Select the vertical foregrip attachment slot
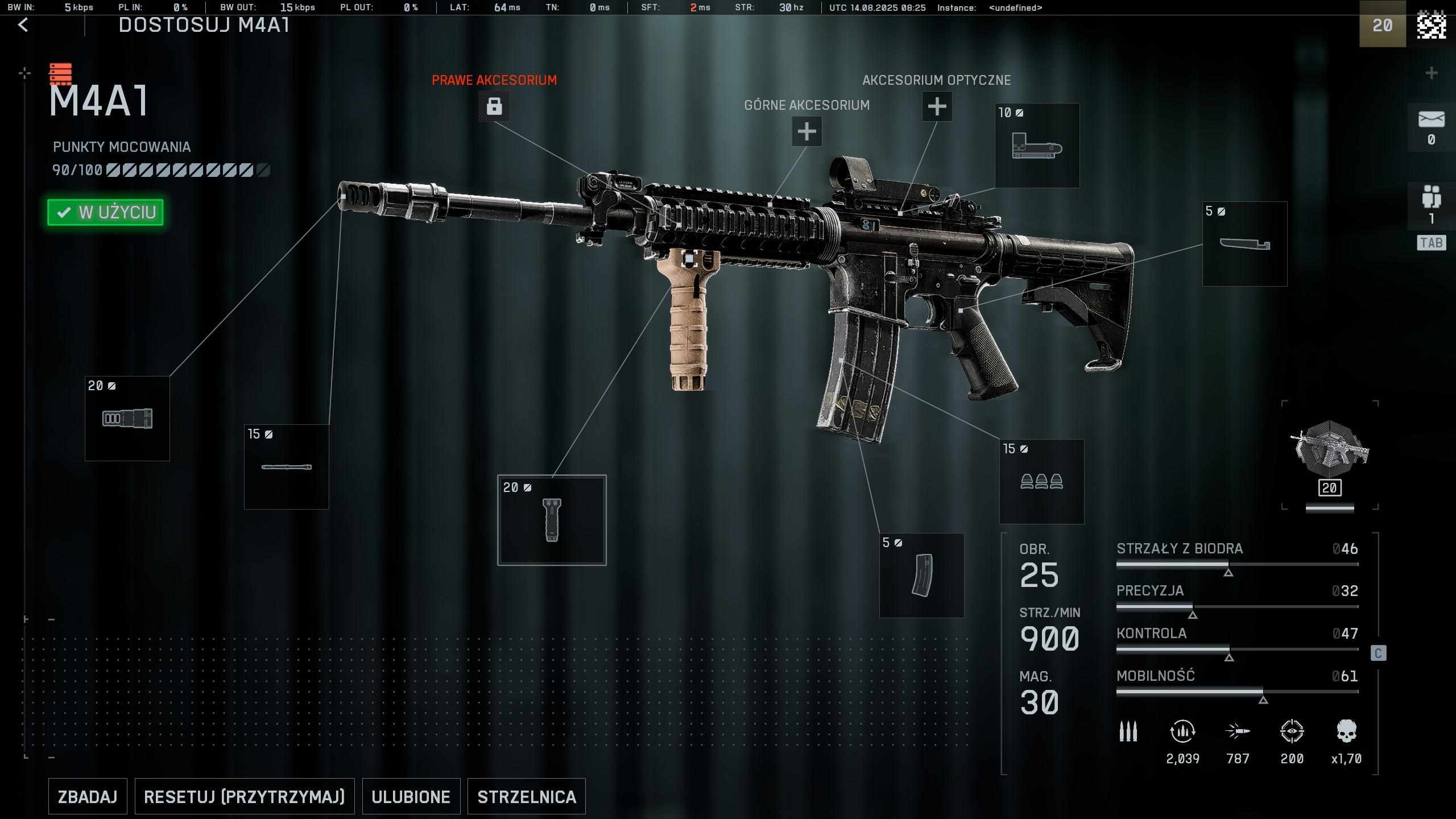 coord(552,520)
